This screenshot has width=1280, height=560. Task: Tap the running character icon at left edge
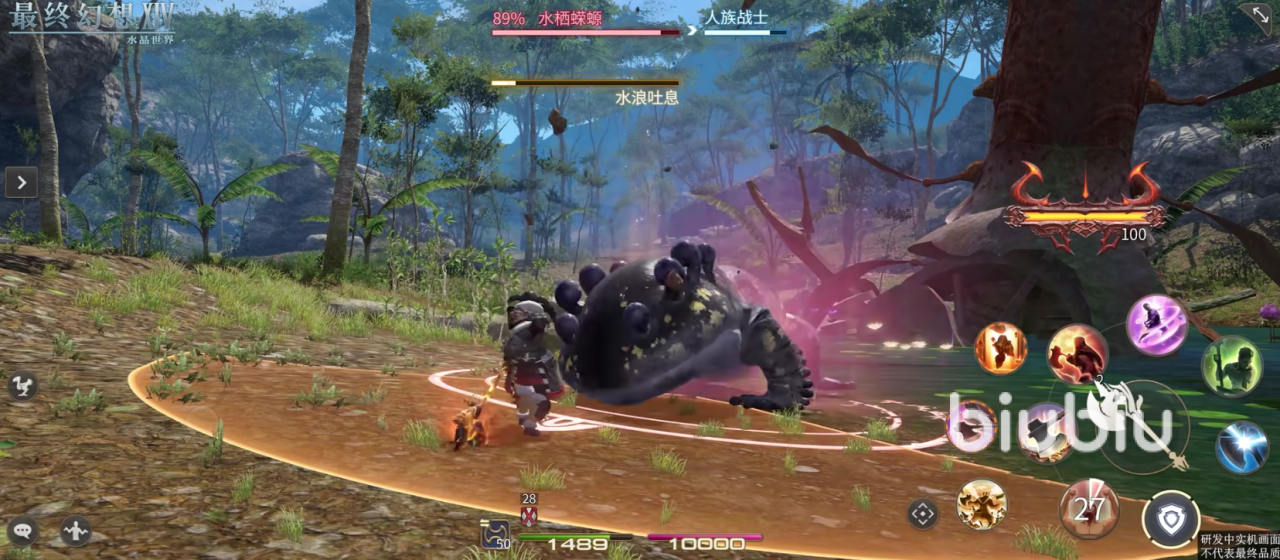[x=22, y=386]
